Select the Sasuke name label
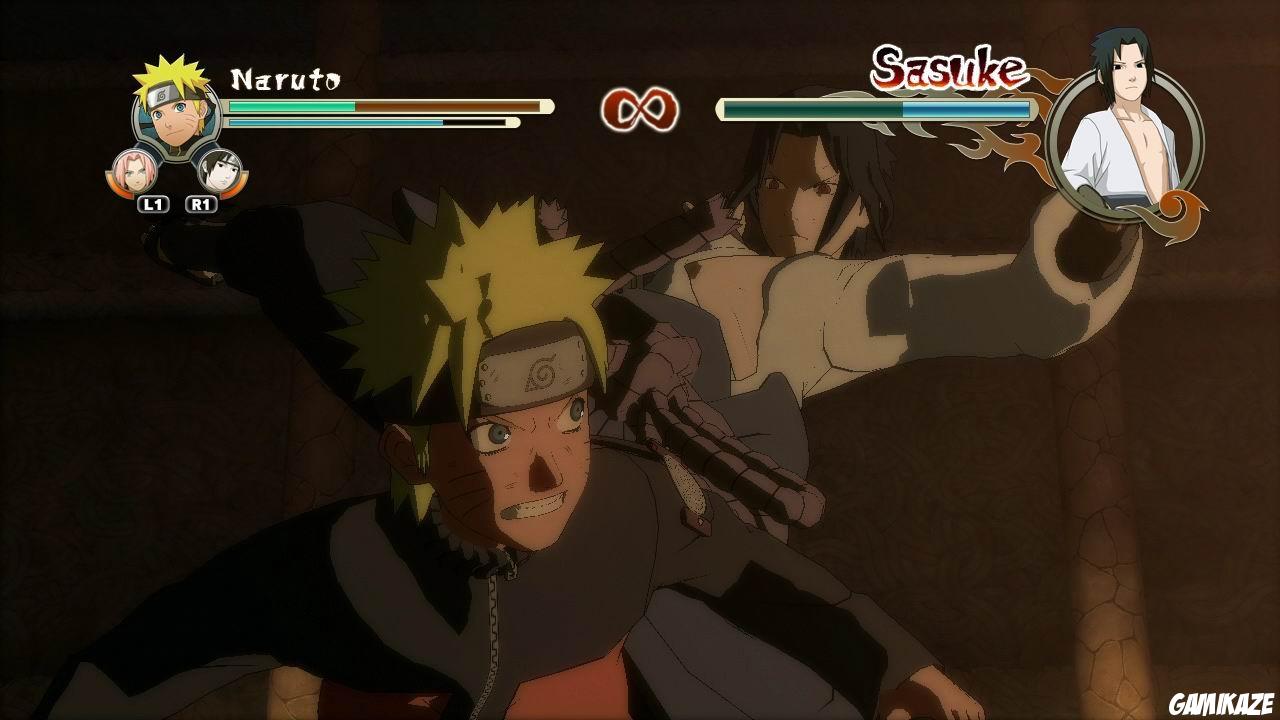Screen dimensions: 1280x720 pyautogui.click(x=948, y=68)
